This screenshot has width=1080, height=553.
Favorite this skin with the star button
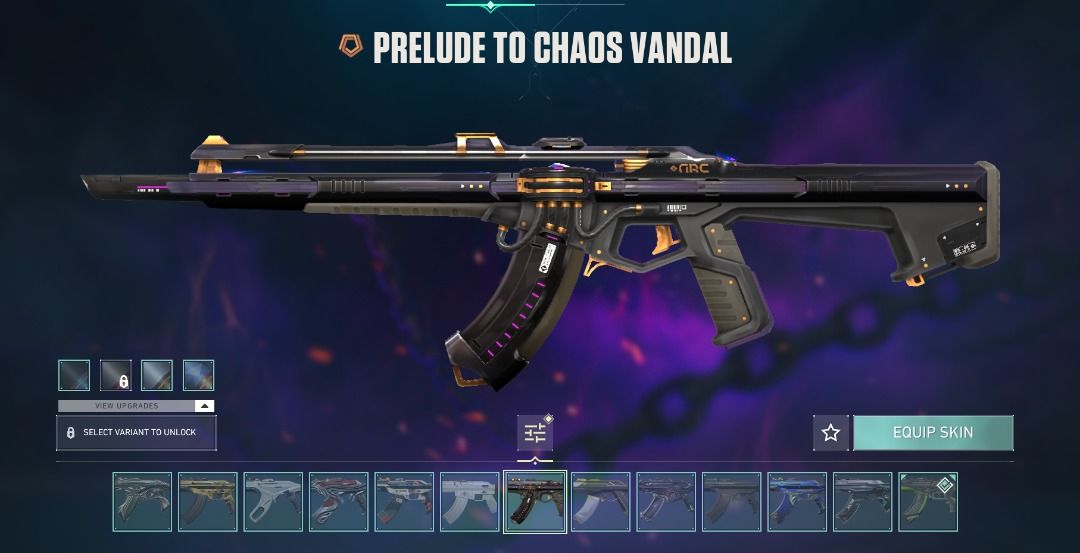[830, 433]
